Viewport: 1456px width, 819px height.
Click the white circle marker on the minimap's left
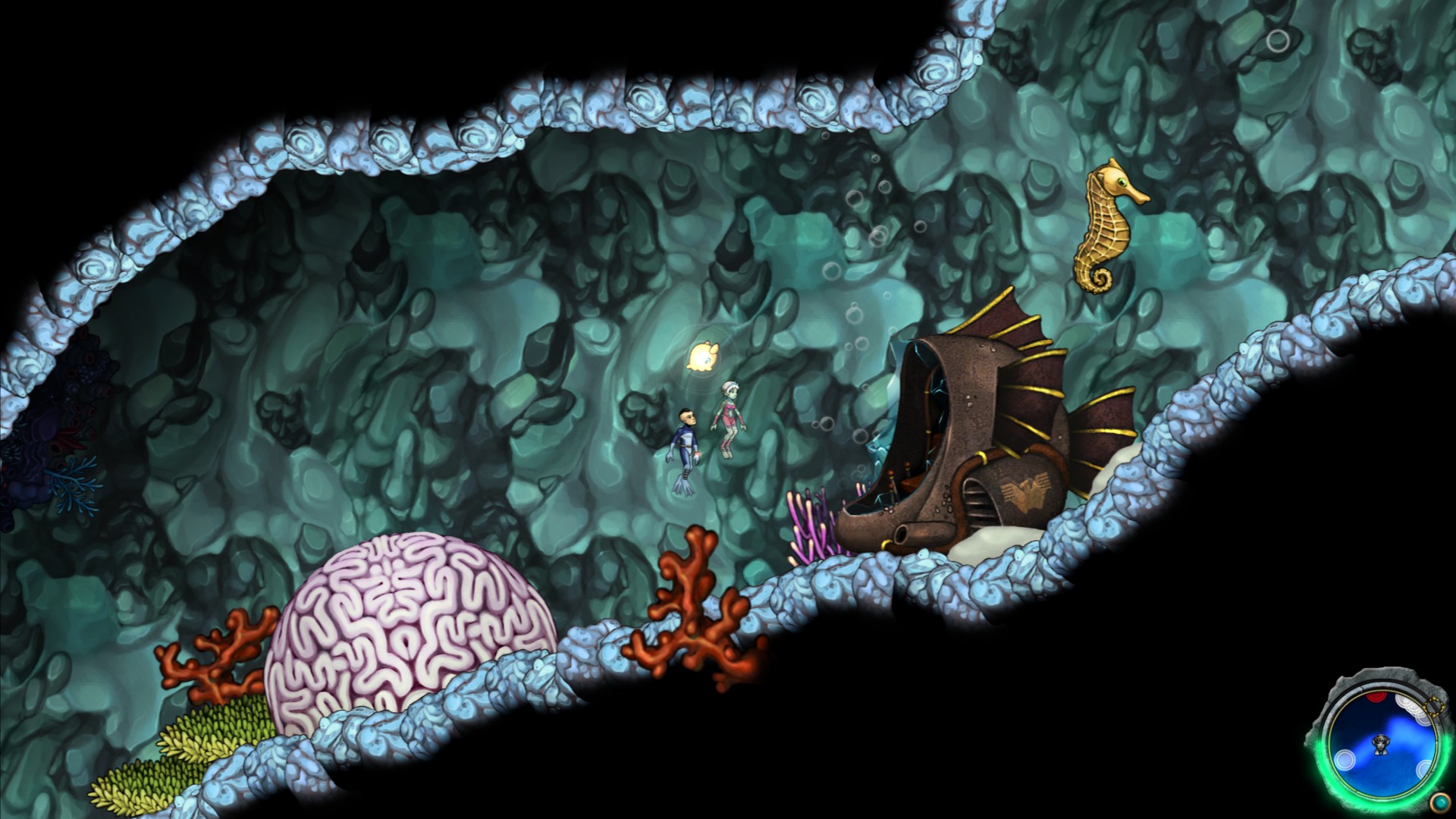pos(1345,761)
